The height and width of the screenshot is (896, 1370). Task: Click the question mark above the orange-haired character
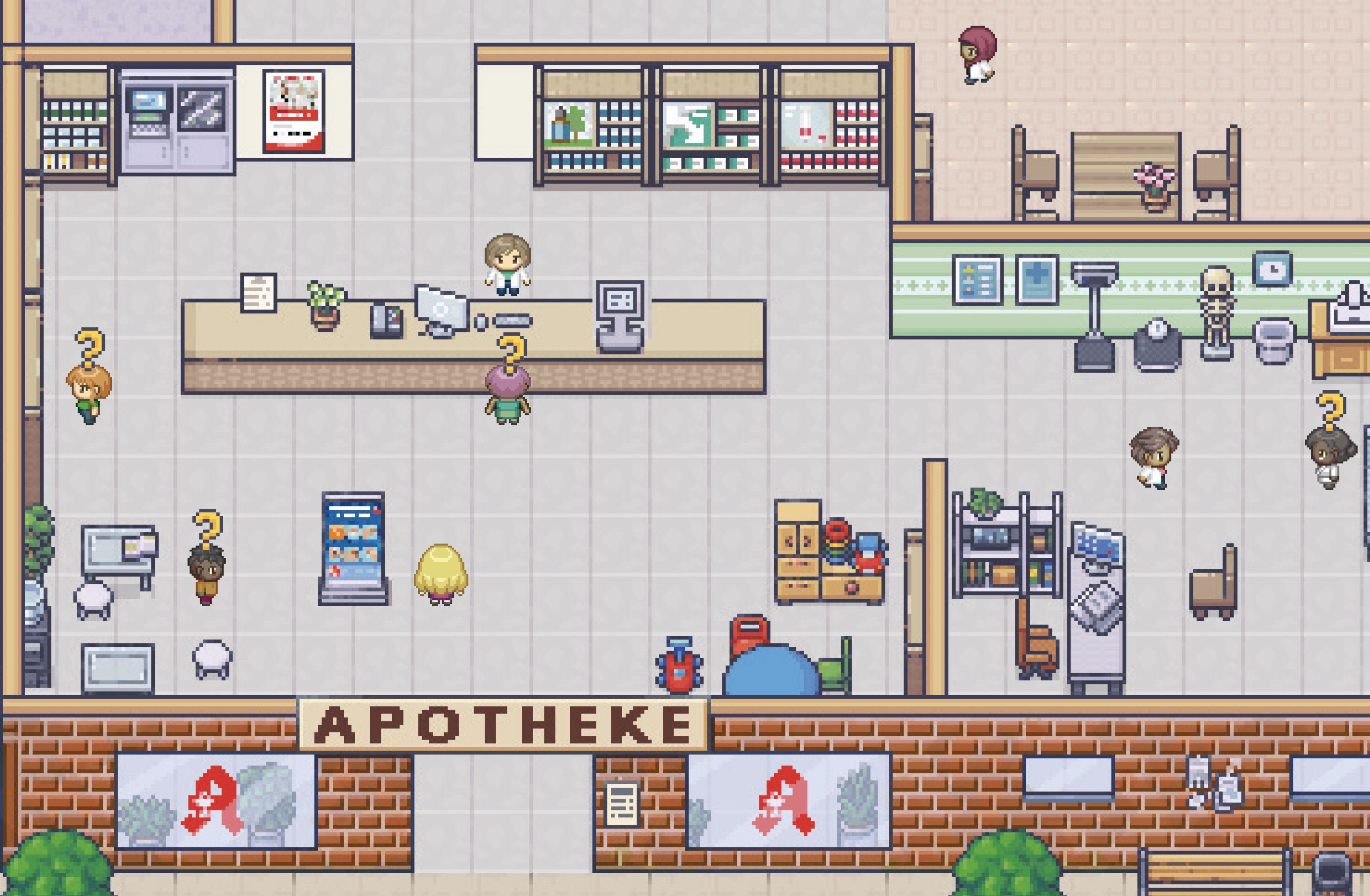[x=90, y=348]
